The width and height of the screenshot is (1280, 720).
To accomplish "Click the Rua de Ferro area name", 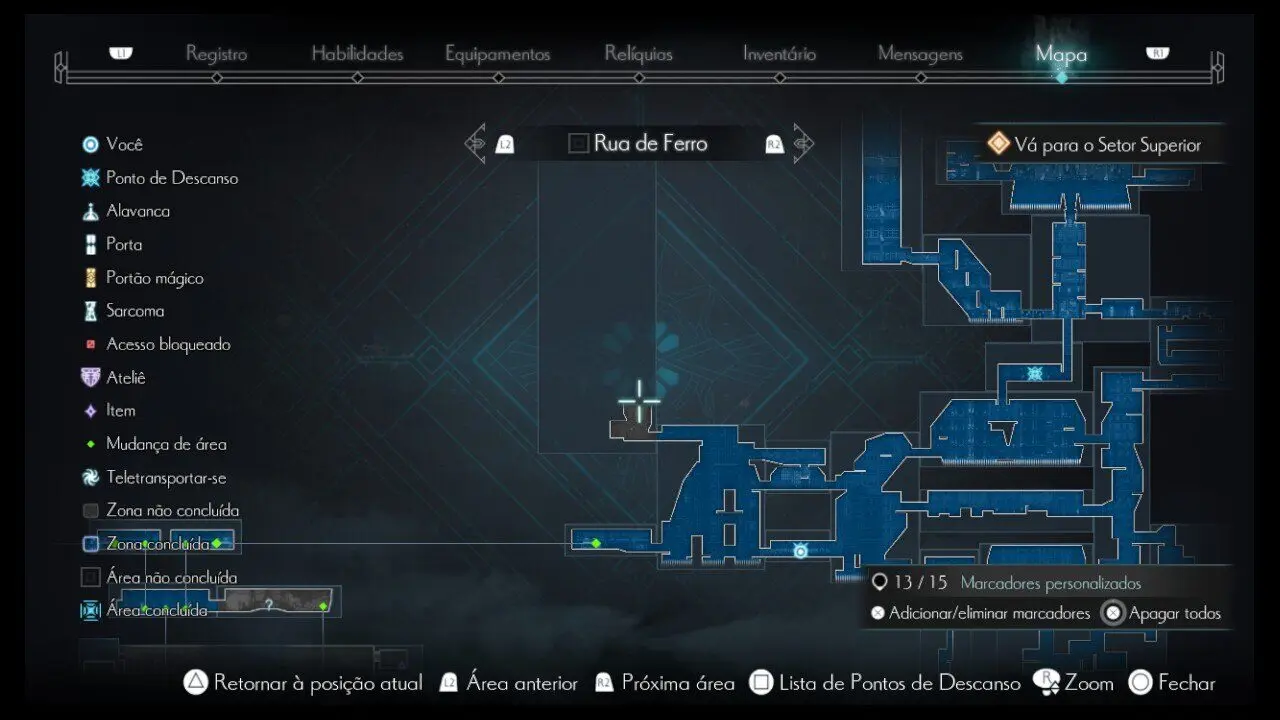I will [x=650, y=143].
